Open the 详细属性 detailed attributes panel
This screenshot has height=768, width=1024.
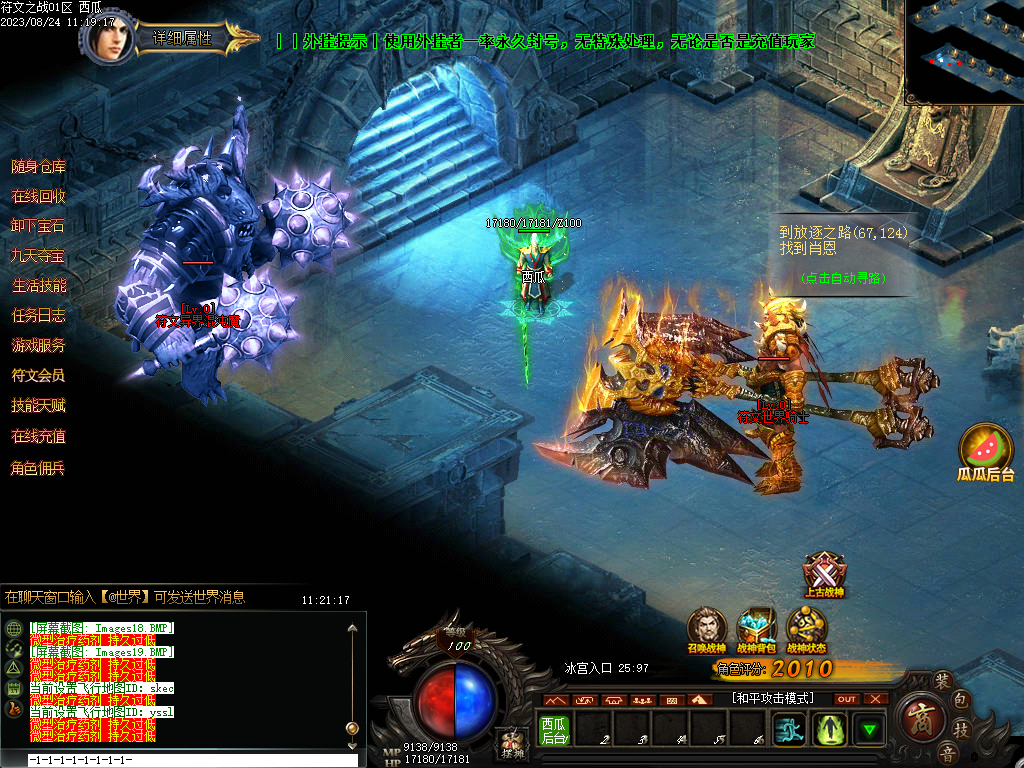[183, 38]
